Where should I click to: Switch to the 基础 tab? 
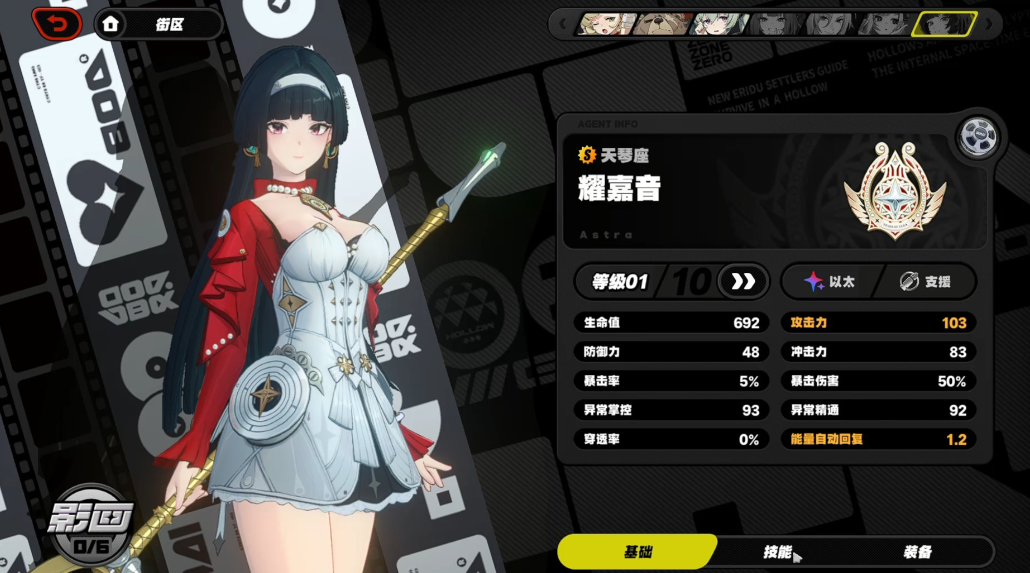click(x=637, y=552)
